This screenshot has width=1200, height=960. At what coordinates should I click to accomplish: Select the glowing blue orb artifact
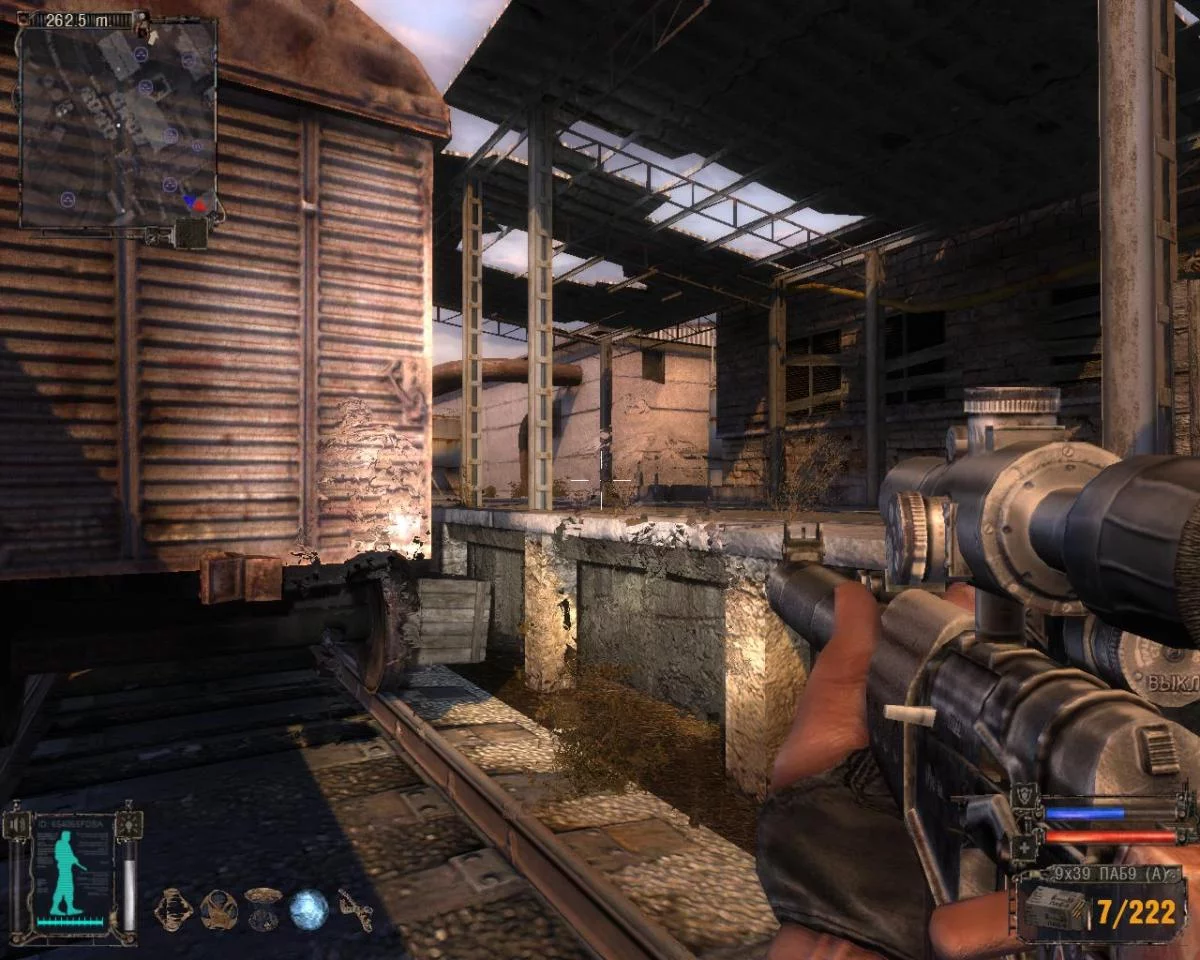(308, 909)
